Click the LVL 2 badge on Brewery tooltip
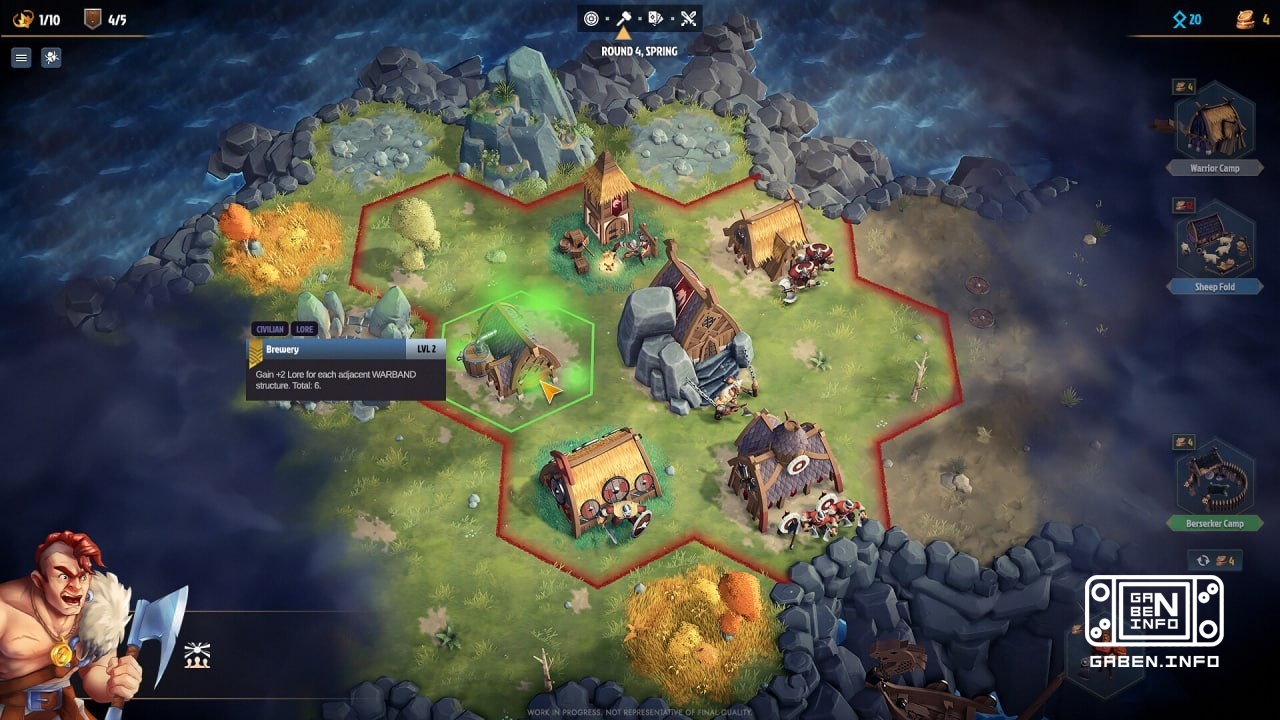 (x=428, y=348)
